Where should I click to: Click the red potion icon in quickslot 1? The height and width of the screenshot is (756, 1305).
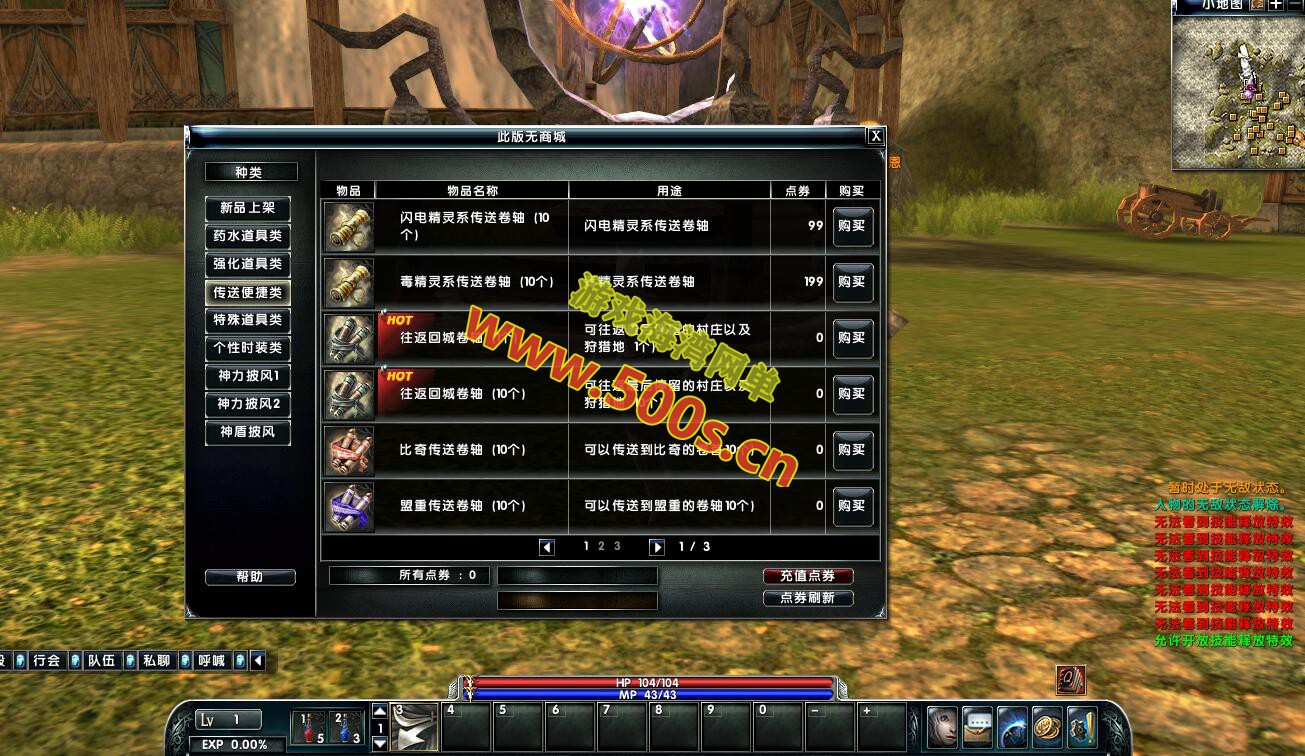(x=309, y=728)
